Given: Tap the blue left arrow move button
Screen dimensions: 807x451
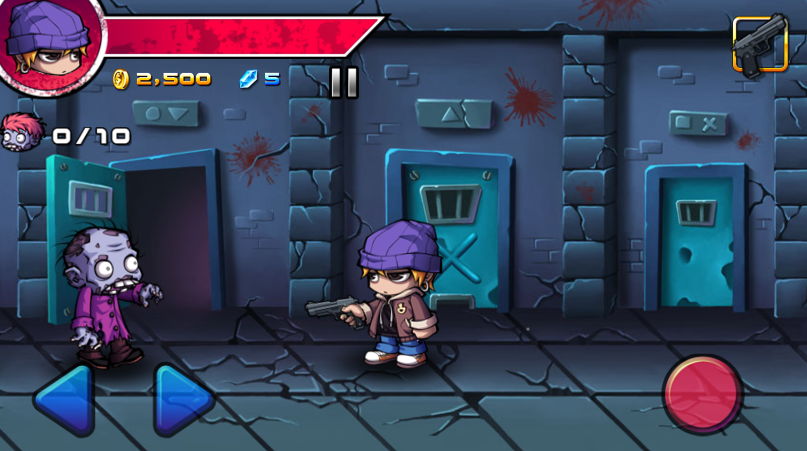Looking at the screenshot, I should click(x=65, y=400).
